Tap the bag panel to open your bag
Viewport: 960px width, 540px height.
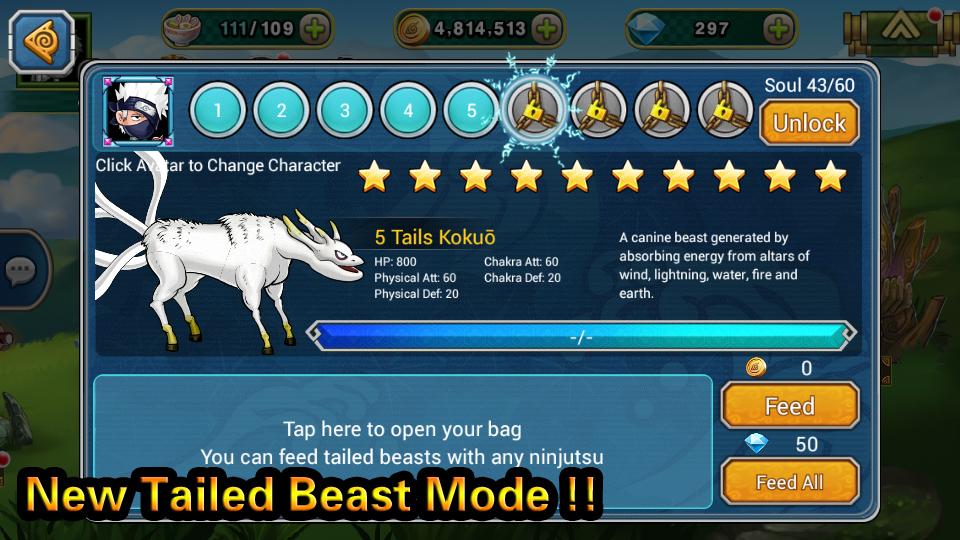402,442
